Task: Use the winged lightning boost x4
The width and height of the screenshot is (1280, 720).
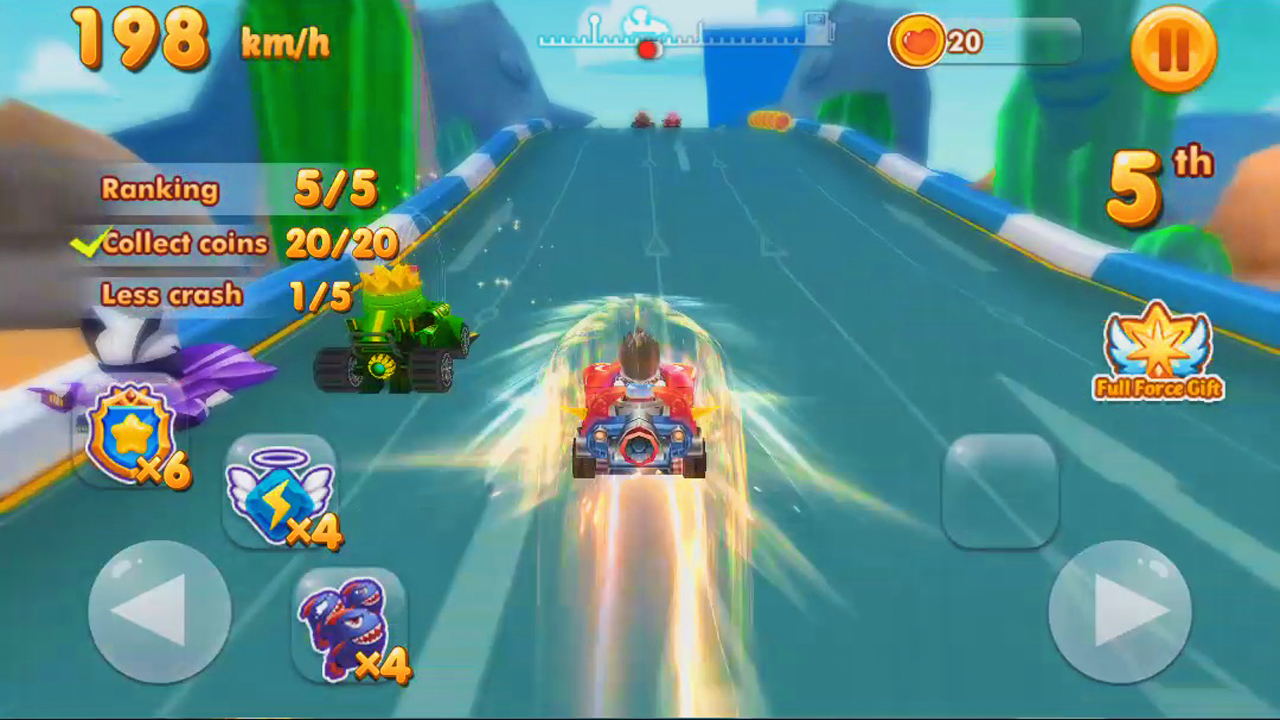Action: (x=285, y=495)
